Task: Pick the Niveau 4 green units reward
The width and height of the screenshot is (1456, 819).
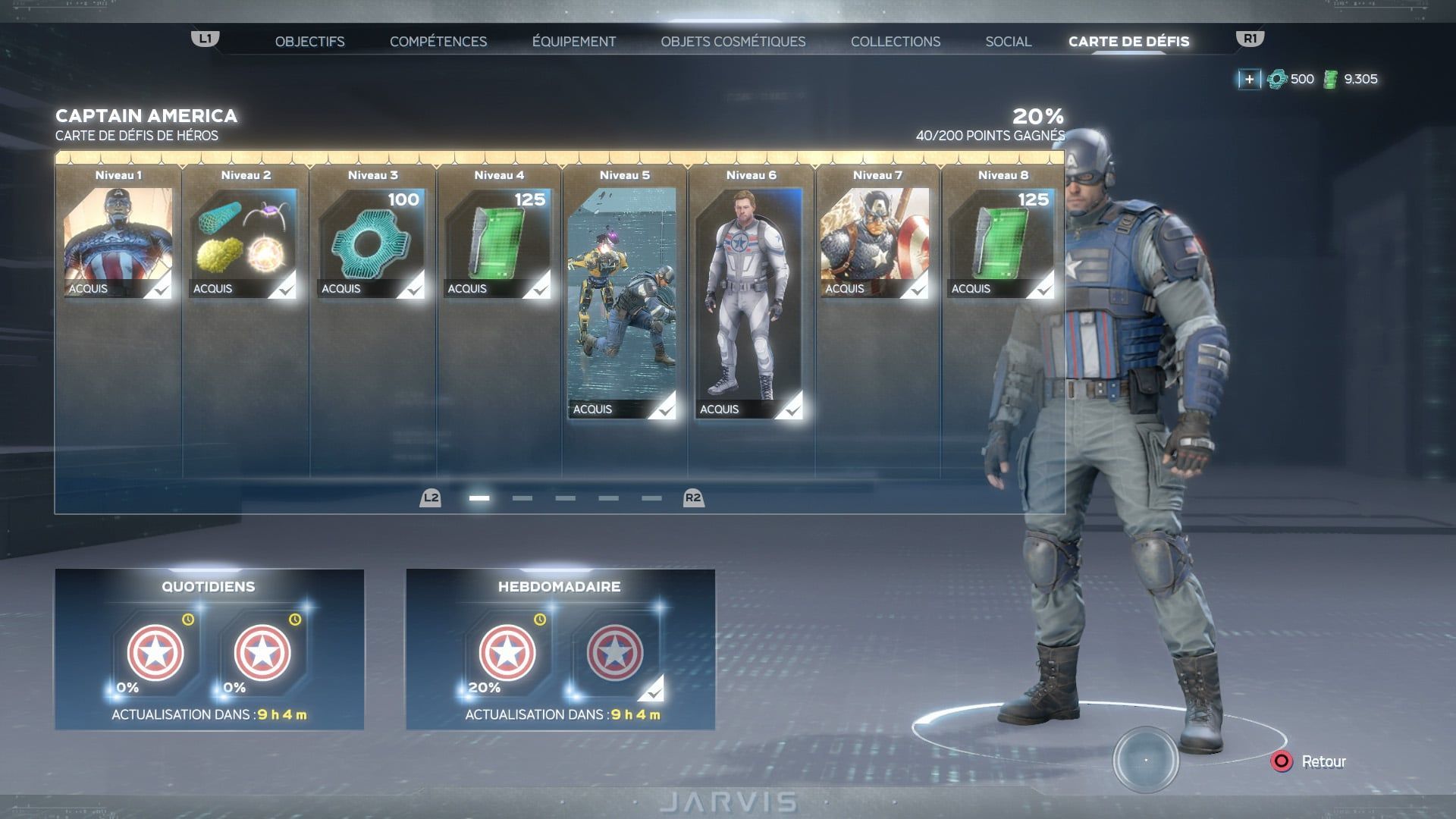Action: click(497, 243)
